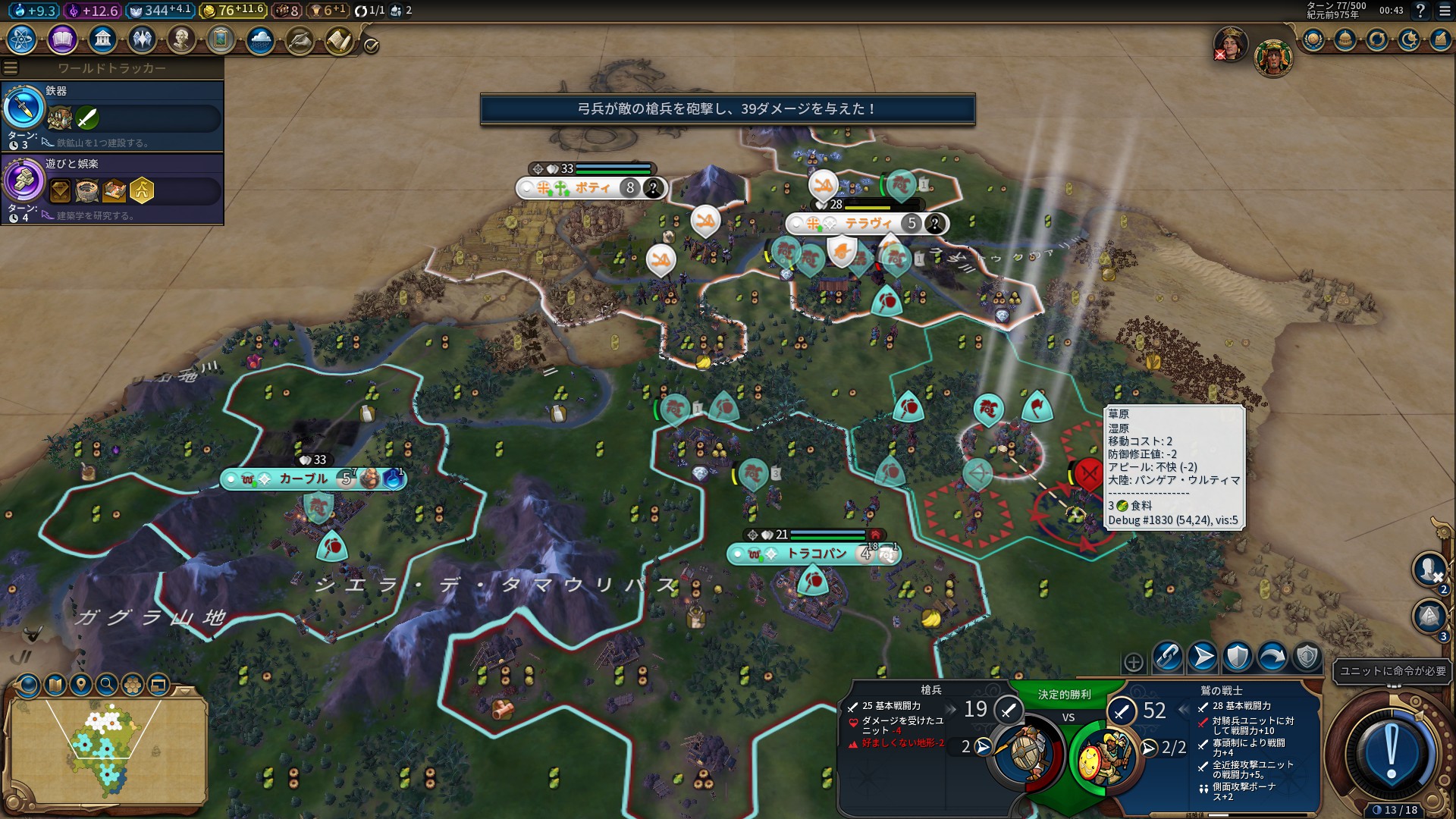1456x819 pixels.
Task: Open the great works painting icon
Action: 221,39
